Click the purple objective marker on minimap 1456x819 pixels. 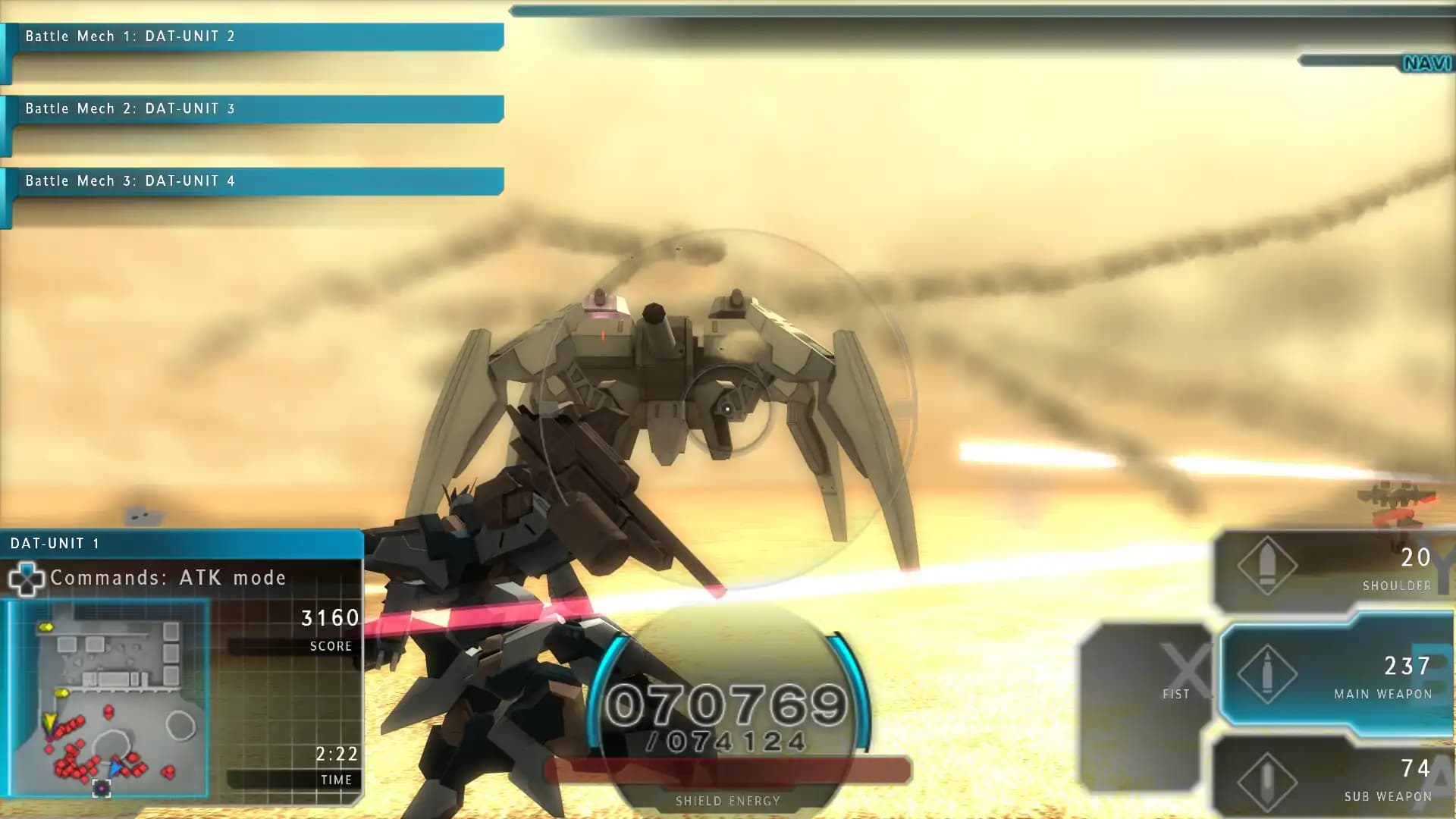pos(102,788)
